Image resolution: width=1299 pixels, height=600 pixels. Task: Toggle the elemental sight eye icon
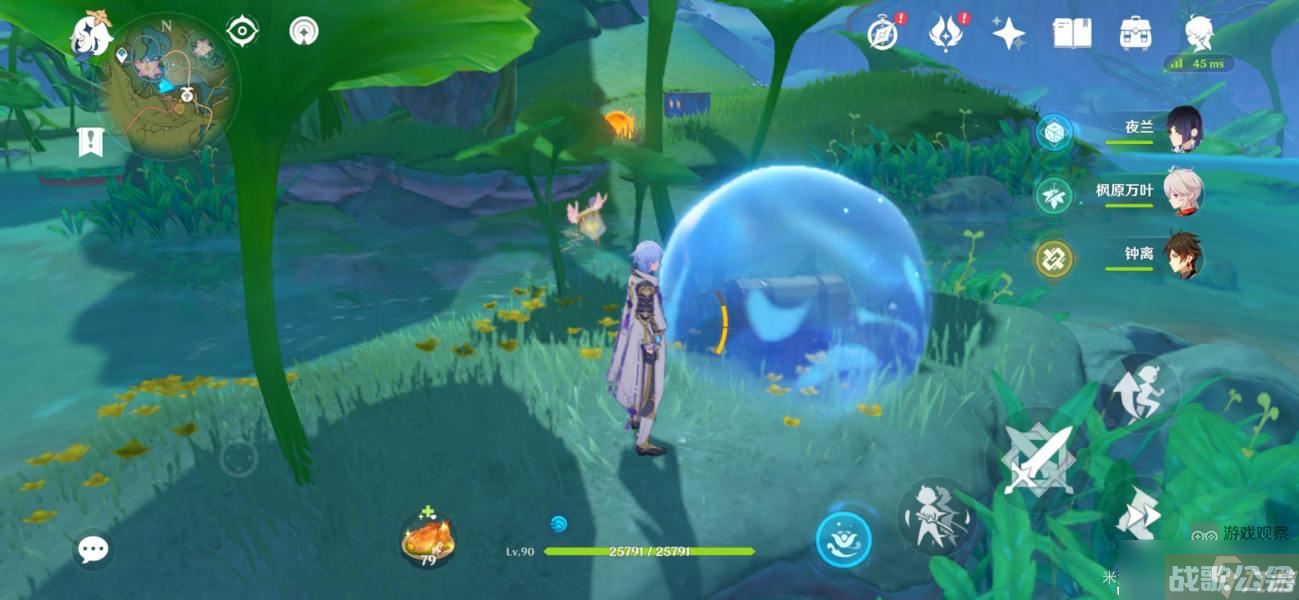point(242,31)
